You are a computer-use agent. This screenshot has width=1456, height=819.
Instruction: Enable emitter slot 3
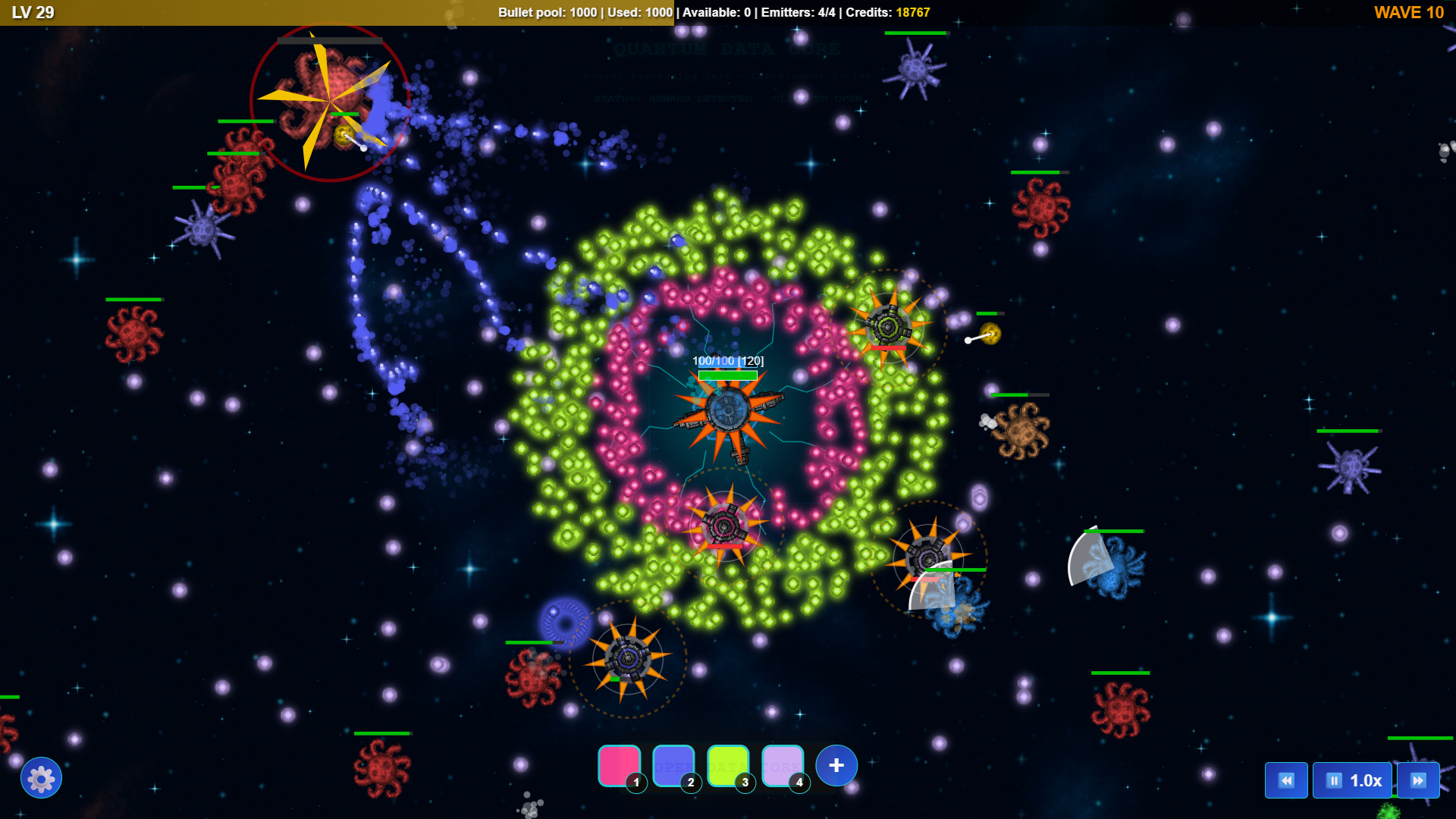tap(727, 765)
